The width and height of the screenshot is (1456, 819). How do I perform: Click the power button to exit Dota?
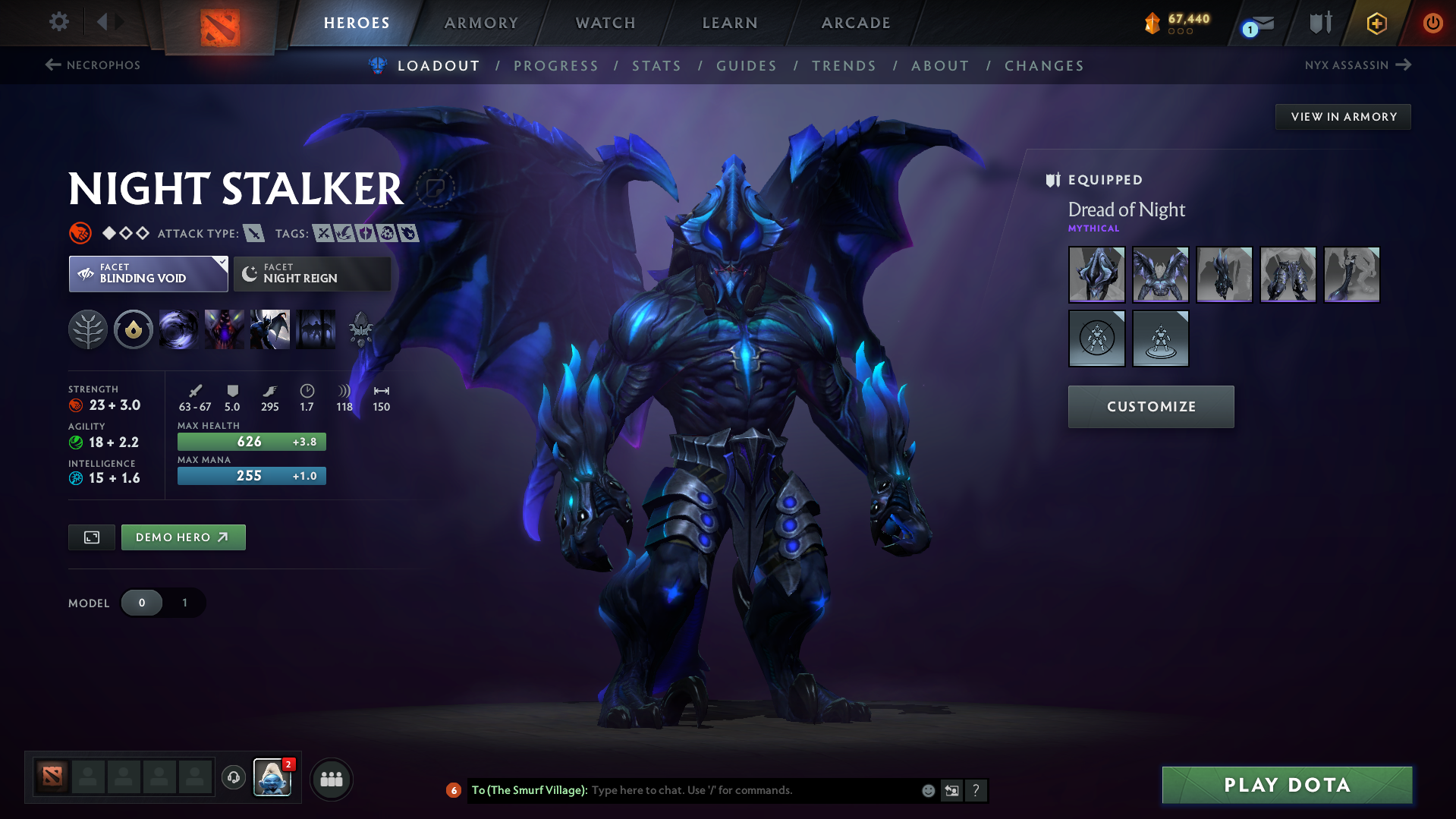tap(1432, 23)
